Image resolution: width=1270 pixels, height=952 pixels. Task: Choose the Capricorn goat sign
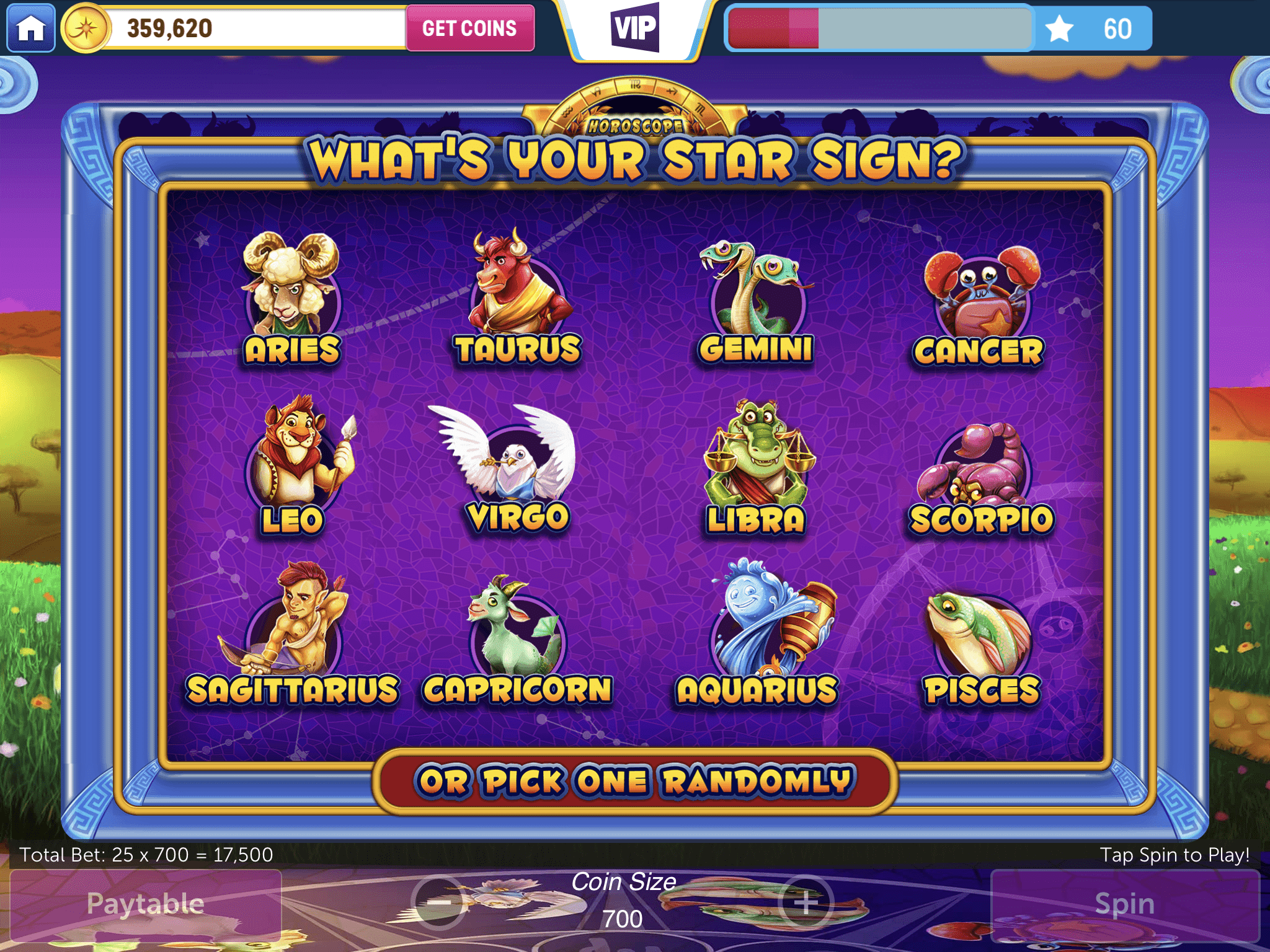517,637
